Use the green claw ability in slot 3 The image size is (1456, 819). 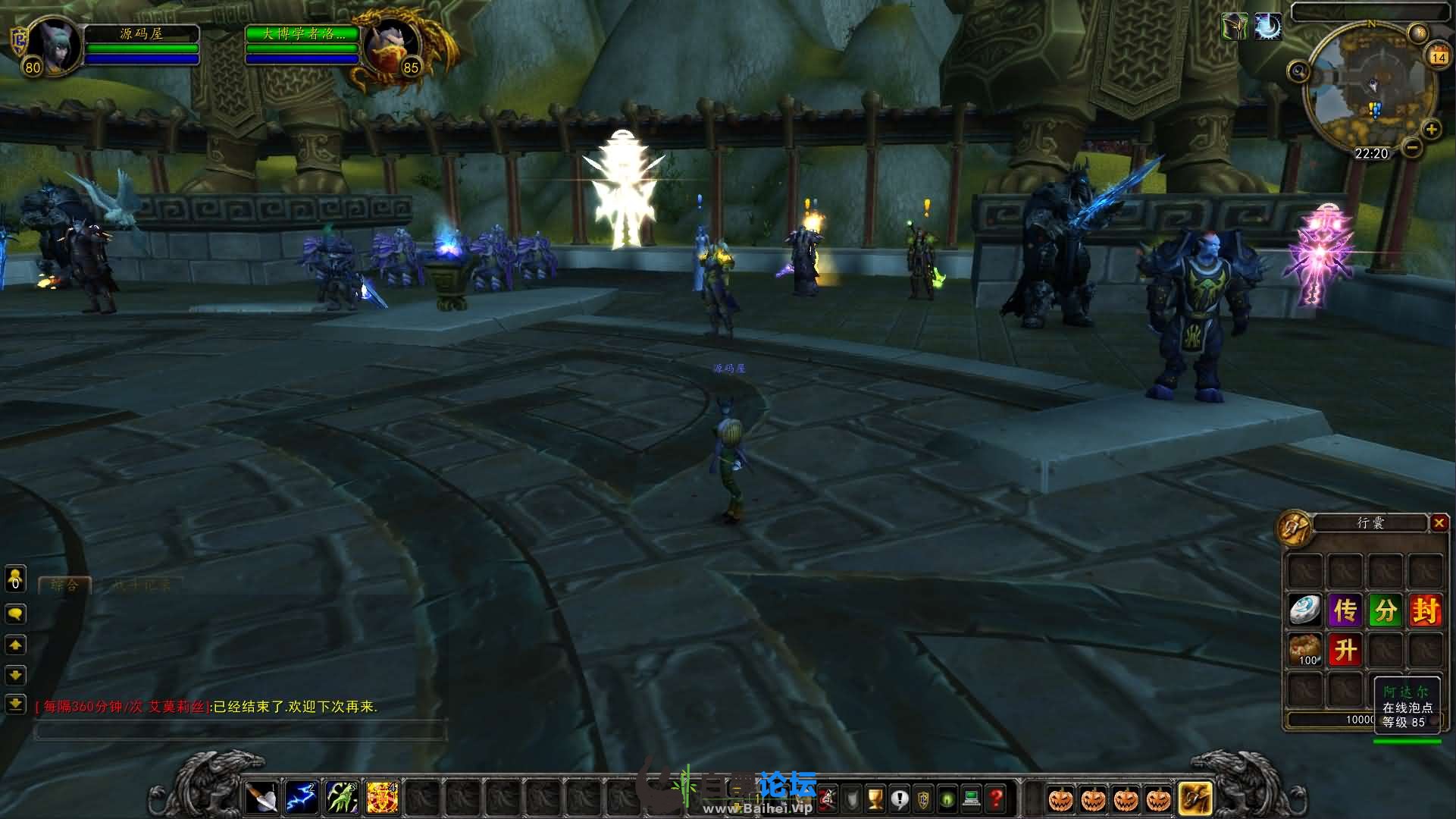click(x=342, y=799)
